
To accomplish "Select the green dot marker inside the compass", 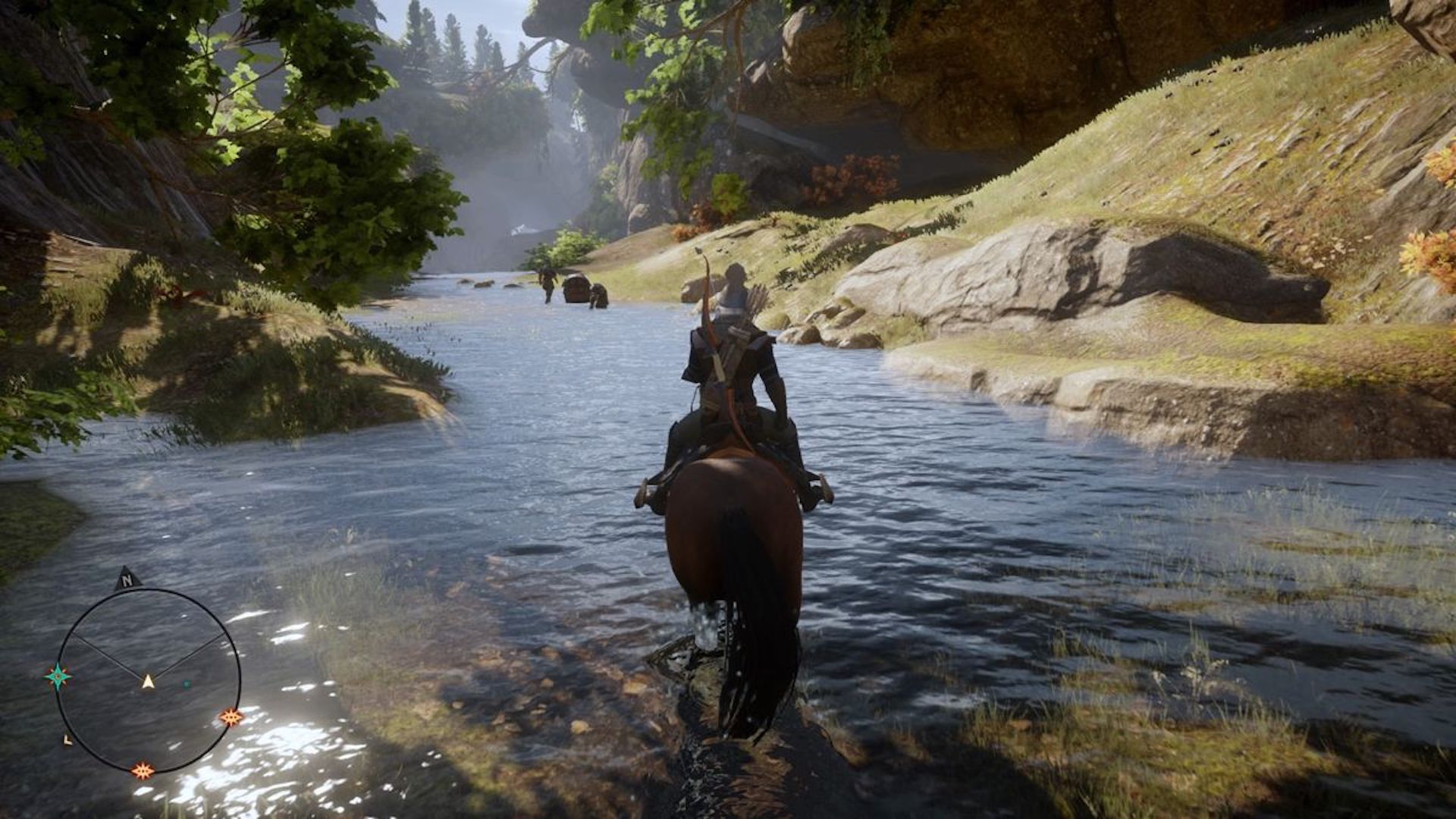I will [x=187, y=684].
